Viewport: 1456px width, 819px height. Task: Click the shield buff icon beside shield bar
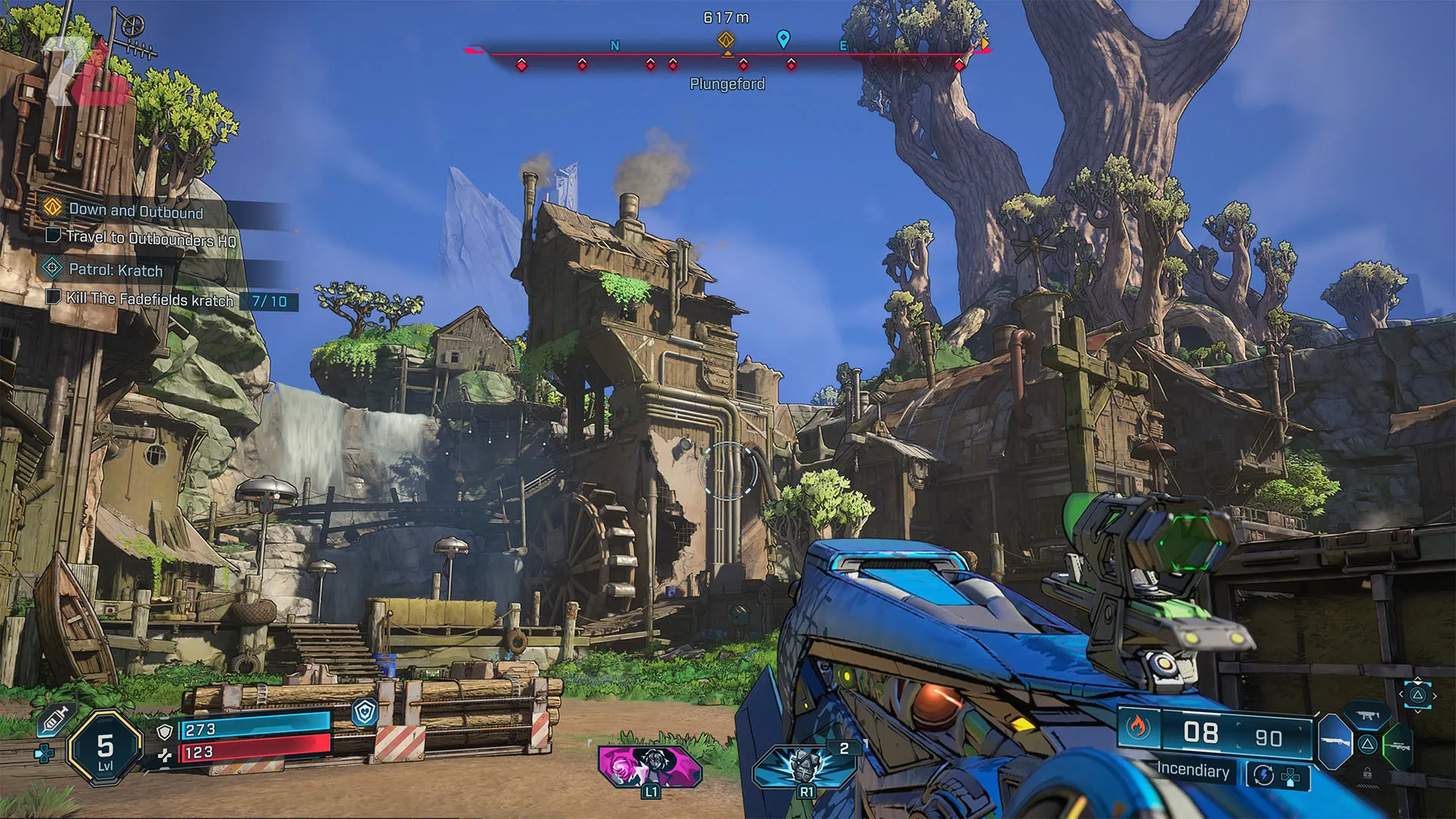pyautogui.click(x=366, y=711)
